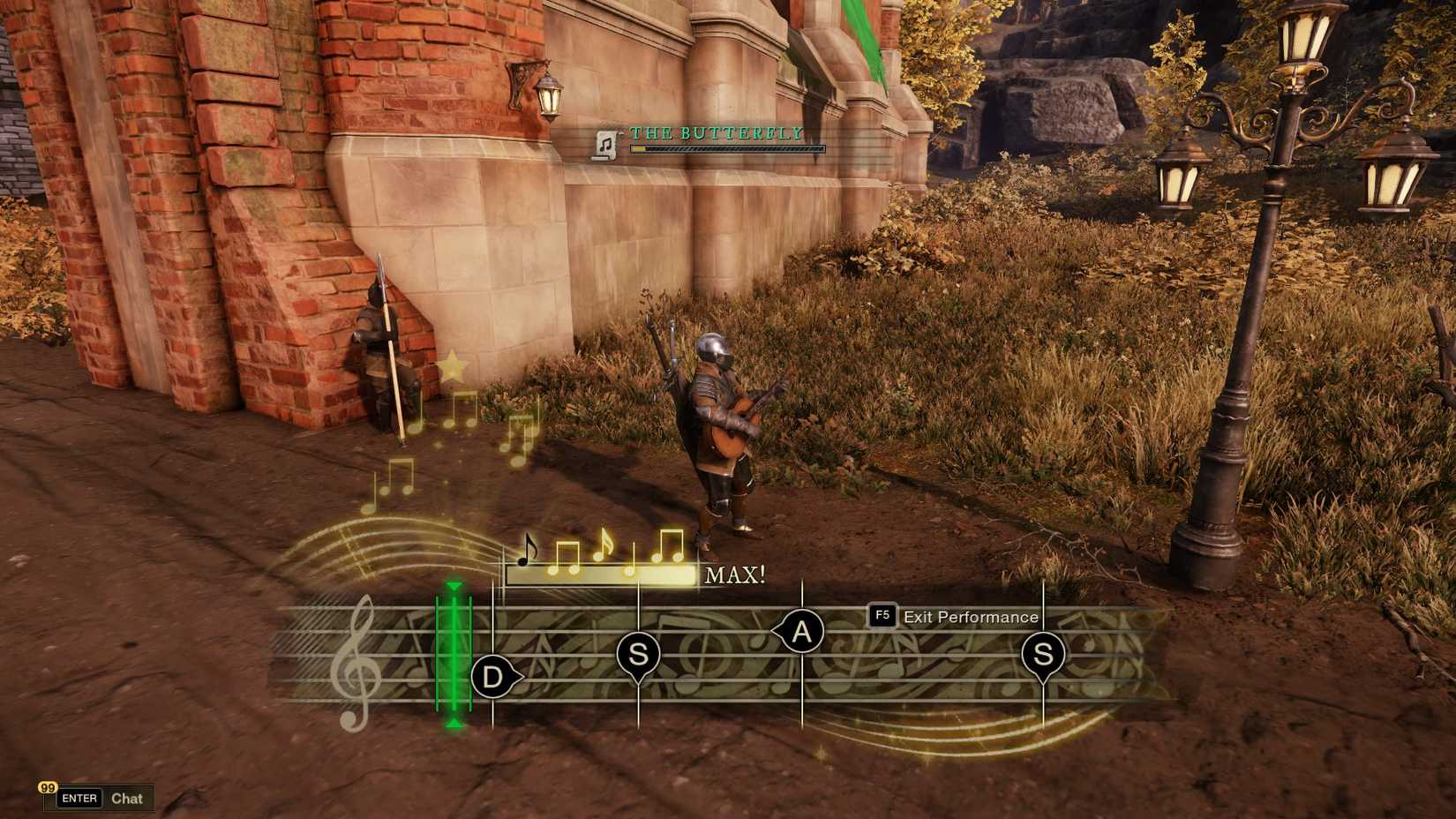The height and width of the screenshot is (819, 1456).
Task: Click the 99 unread messages badge
Action: (47, 786)
